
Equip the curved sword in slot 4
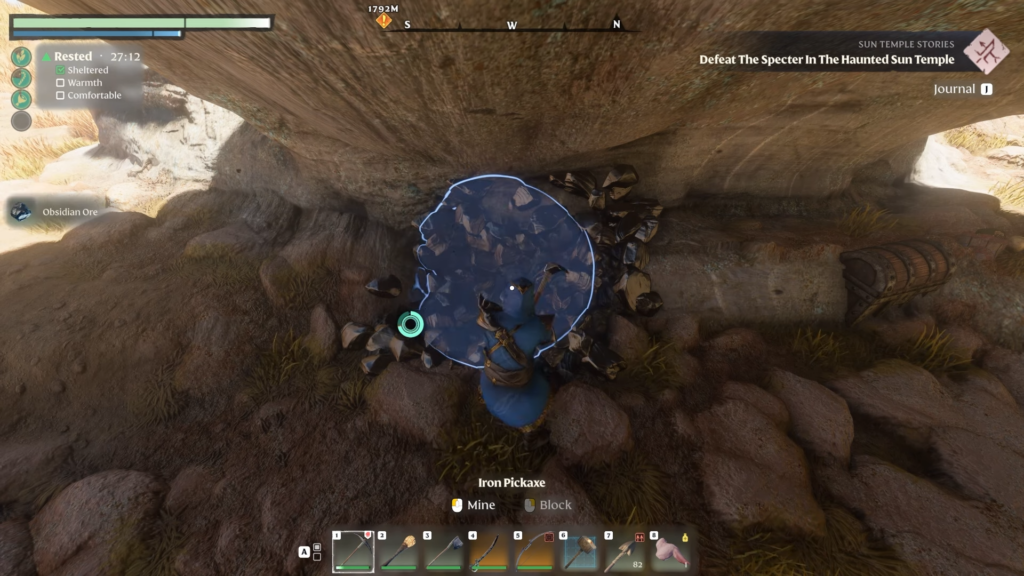click(x=489, y=551)
